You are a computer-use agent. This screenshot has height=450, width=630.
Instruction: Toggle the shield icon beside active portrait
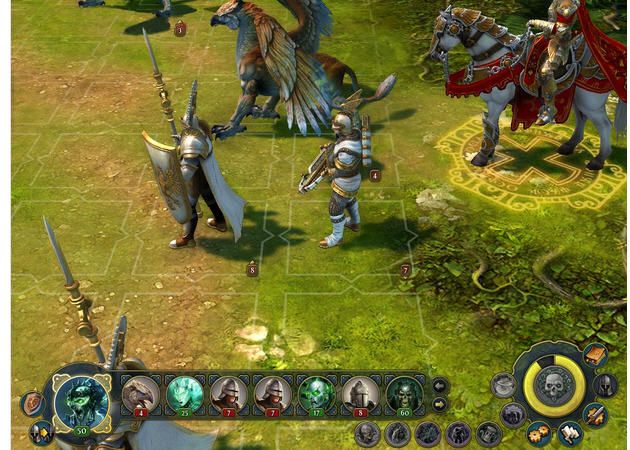tap(32, 403)
